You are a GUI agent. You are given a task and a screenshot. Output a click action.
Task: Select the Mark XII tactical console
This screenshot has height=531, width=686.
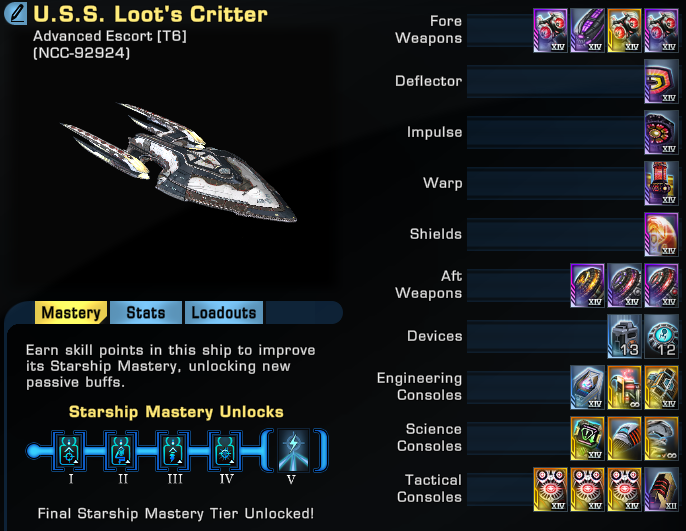[661, 489]
